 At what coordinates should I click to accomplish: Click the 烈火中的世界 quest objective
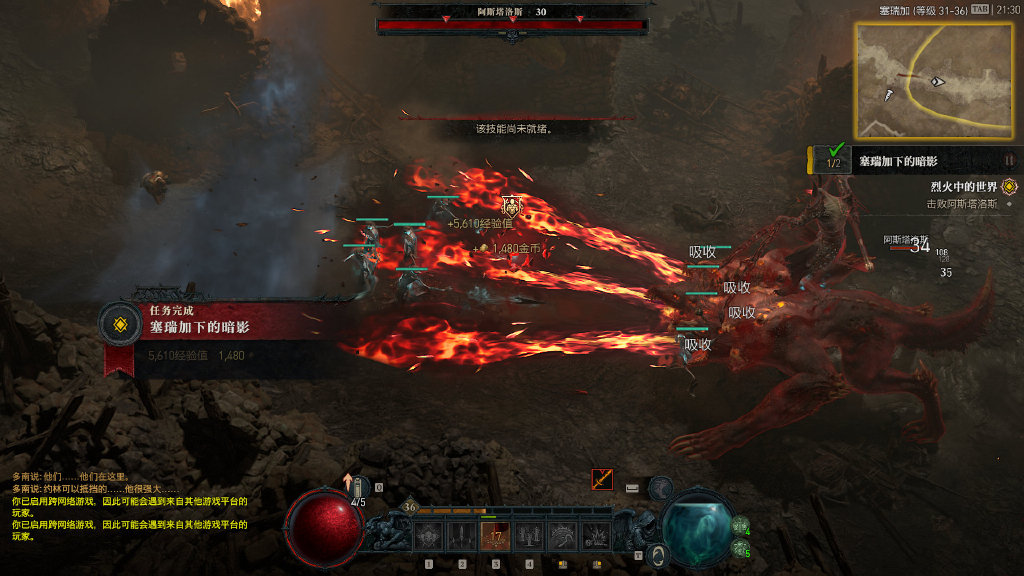click(963, 187)
